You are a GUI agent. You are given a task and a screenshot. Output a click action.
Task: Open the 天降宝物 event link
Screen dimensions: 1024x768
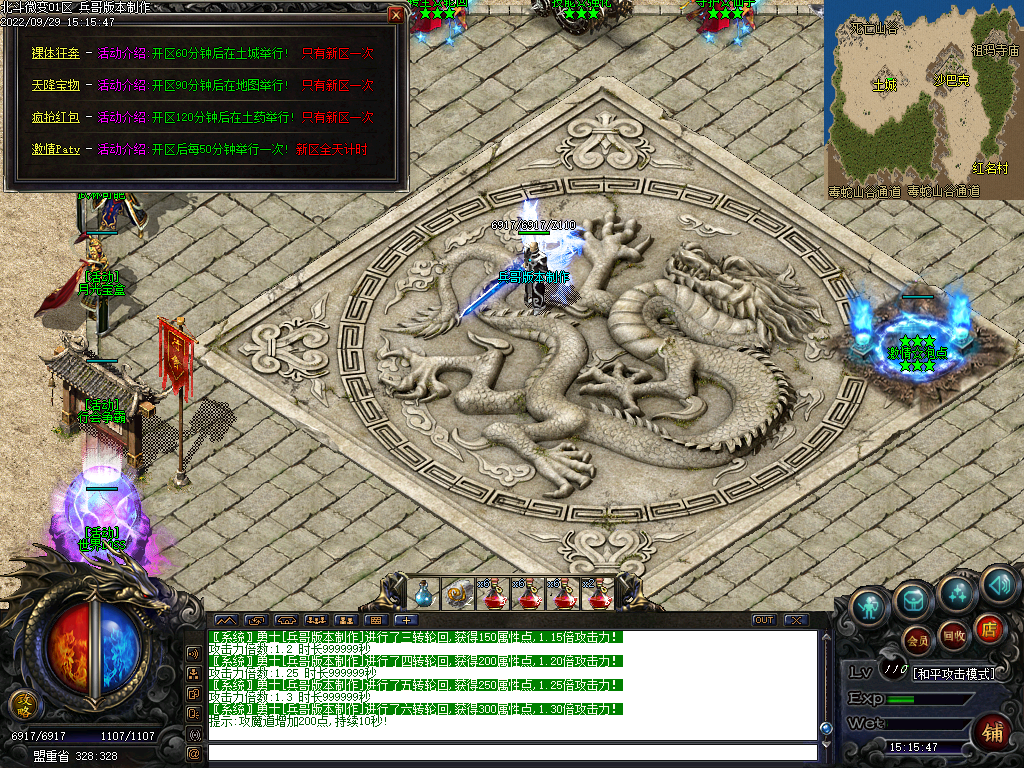tap(55, 85)
